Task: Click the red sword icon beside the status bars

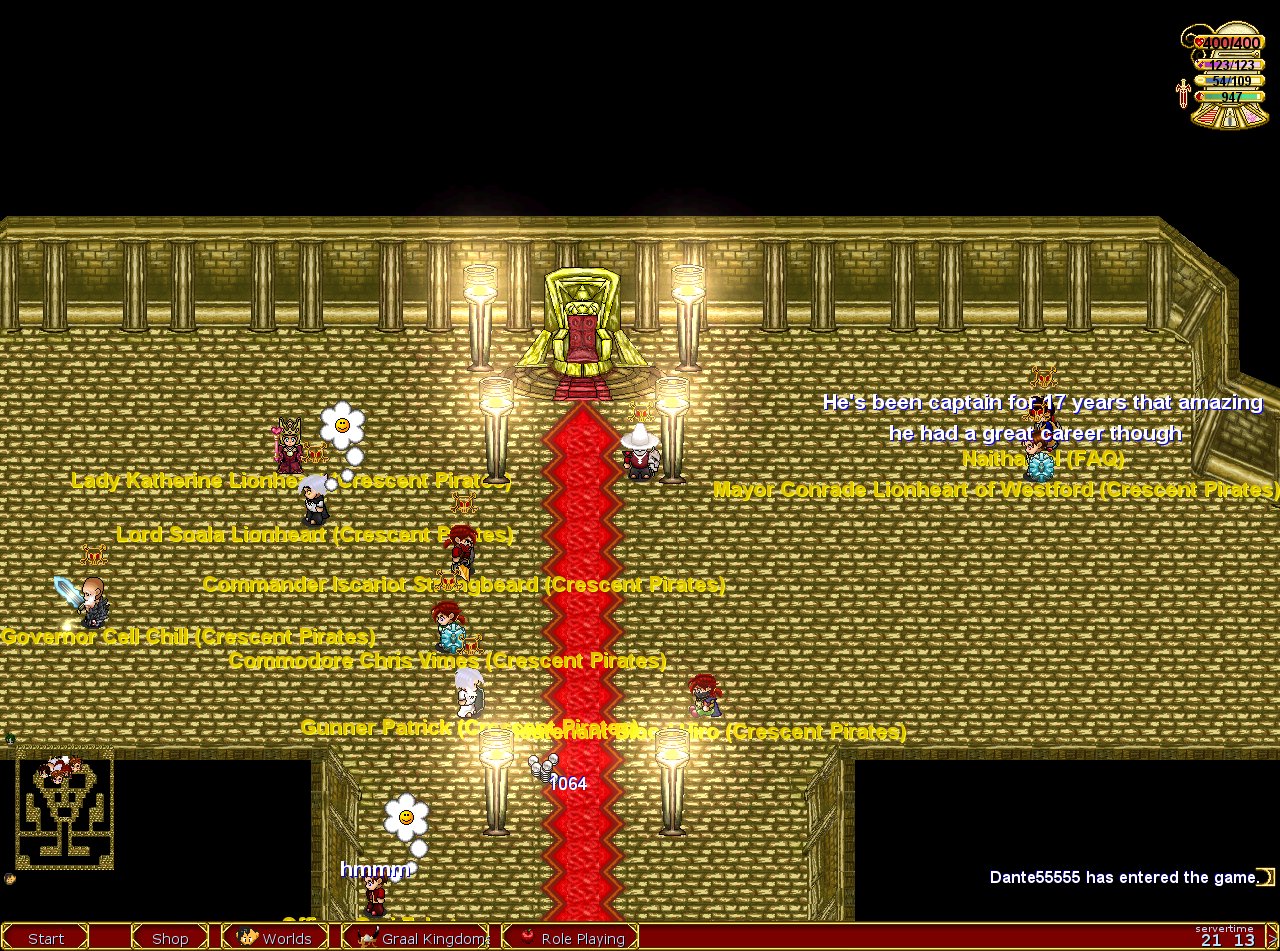Action: [1184, 95]
